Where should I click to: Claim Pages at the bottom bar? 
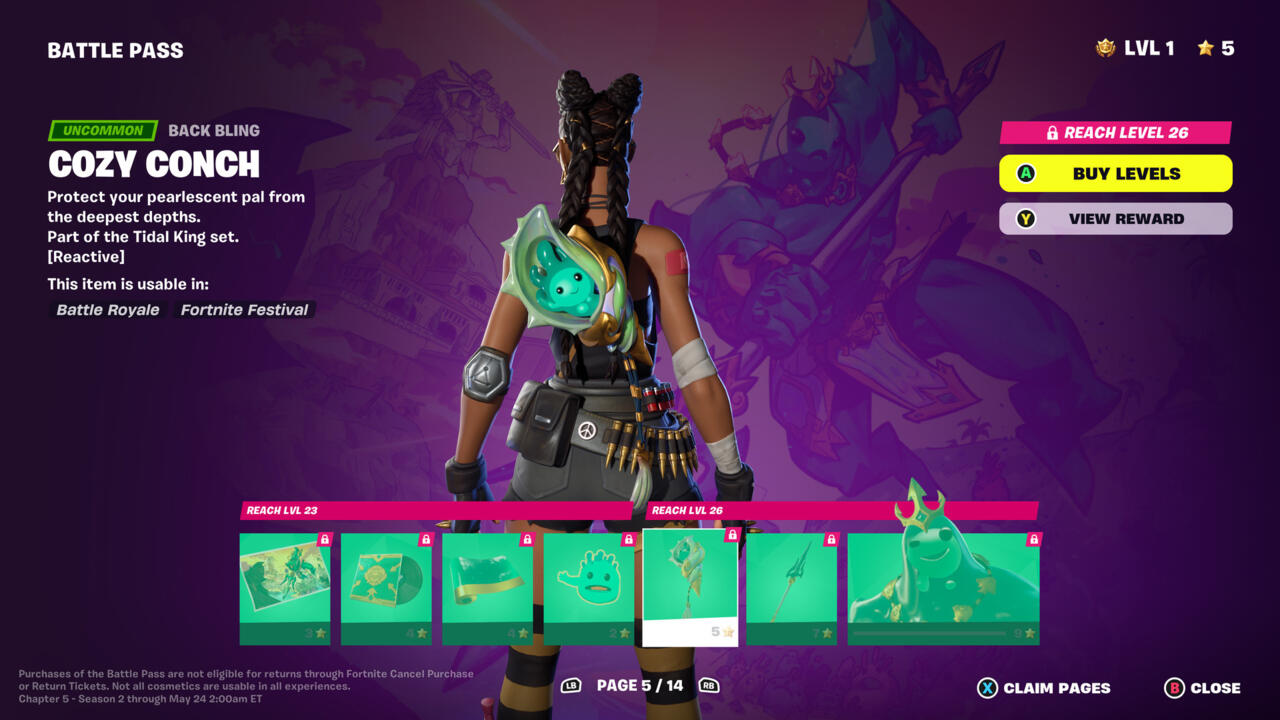coord(1044,688)
